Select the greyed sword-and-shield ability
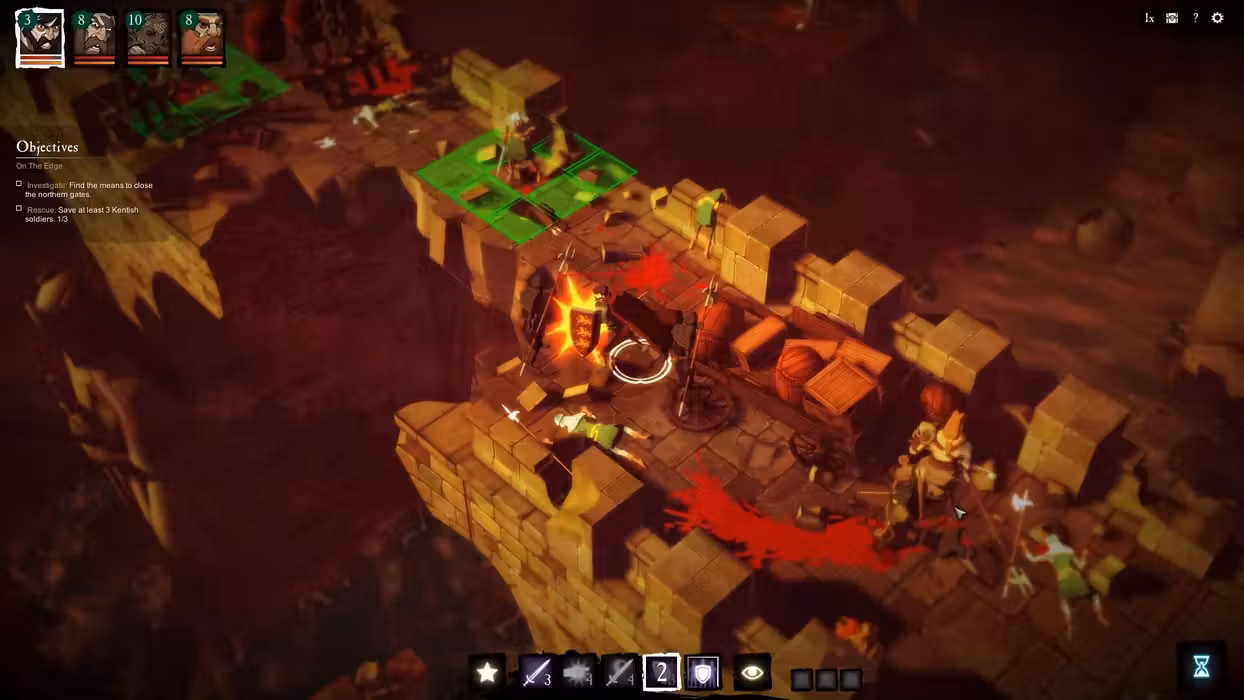Viewport: 1244px width, 700px height. pyautogui.click(x=620, y=672)
